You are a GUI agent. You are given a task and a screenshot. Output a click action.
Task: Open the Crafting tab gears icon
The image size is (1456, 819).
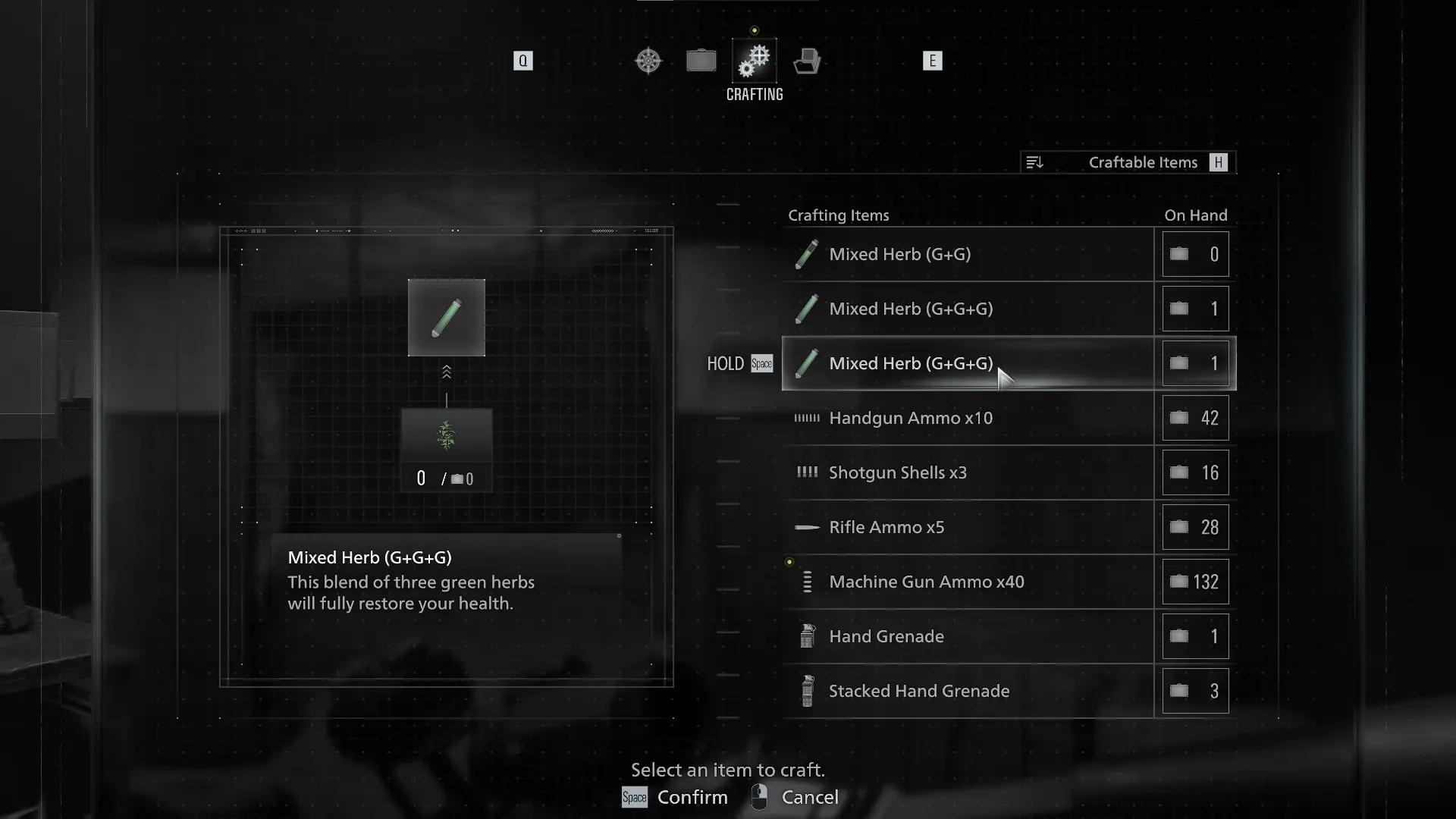755,61
